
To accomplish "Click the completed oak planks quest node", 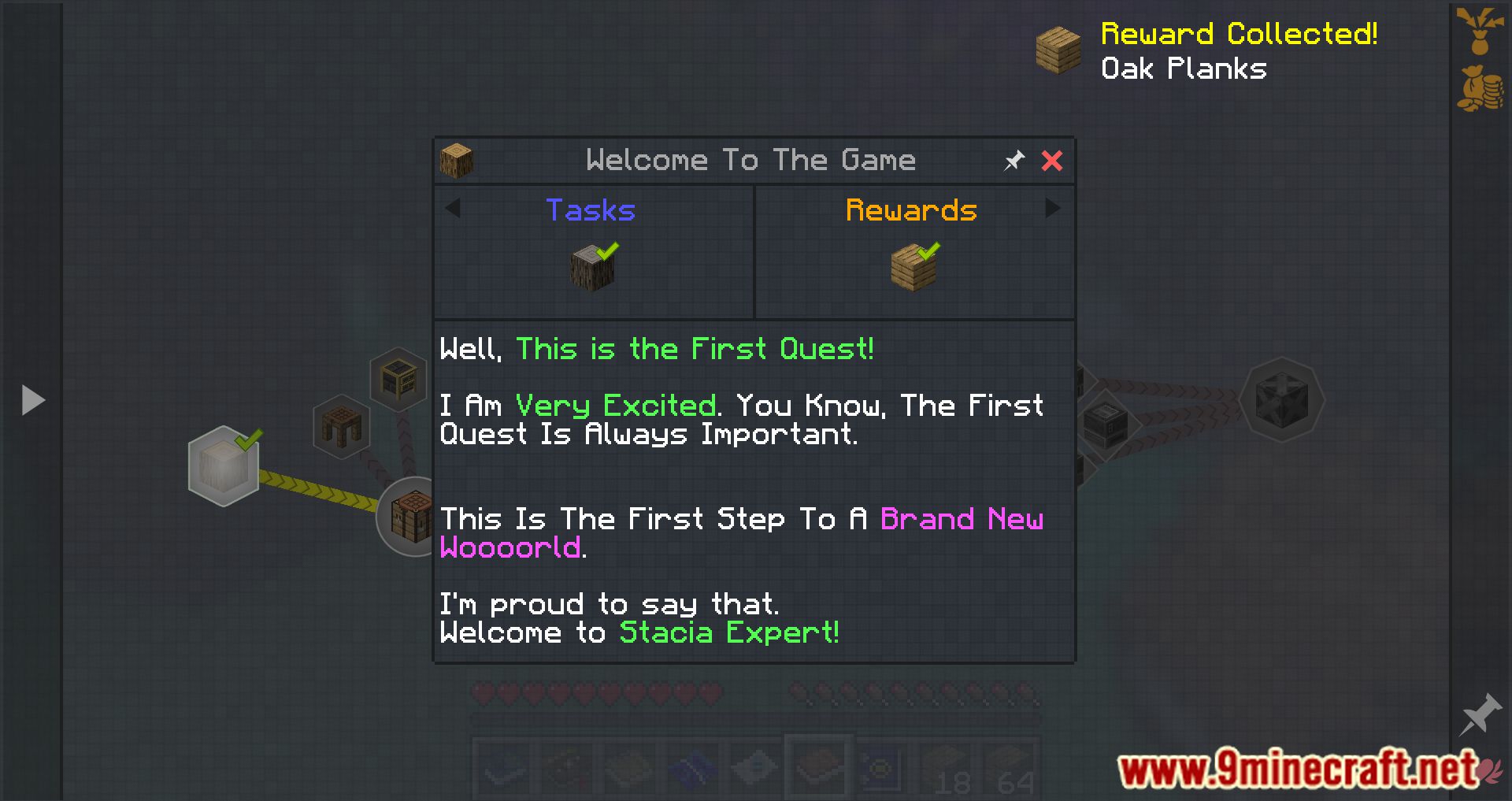I will (x=223, y=466).
